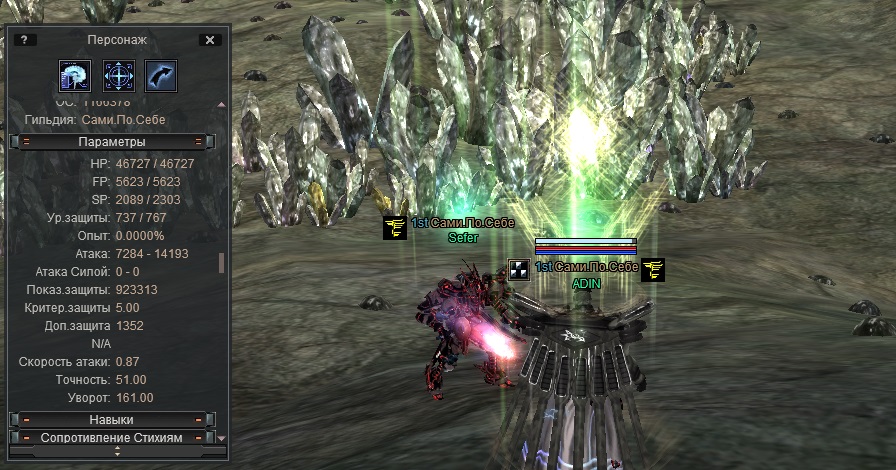The image size is (896, 470).
Task: Select the head profile icon
Action: click(x=75, y=76)
